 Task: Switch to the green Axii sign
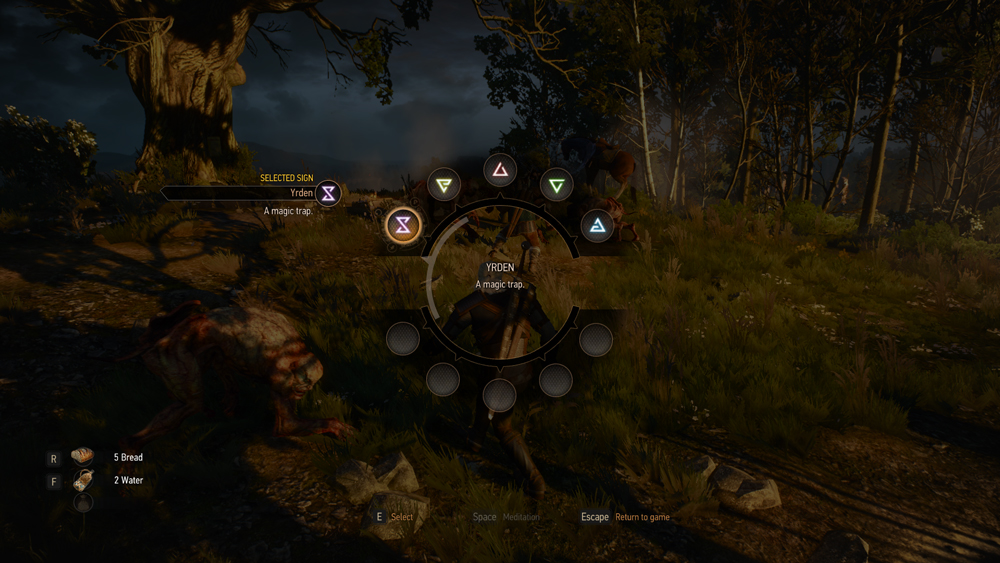(x=556, y=184)
